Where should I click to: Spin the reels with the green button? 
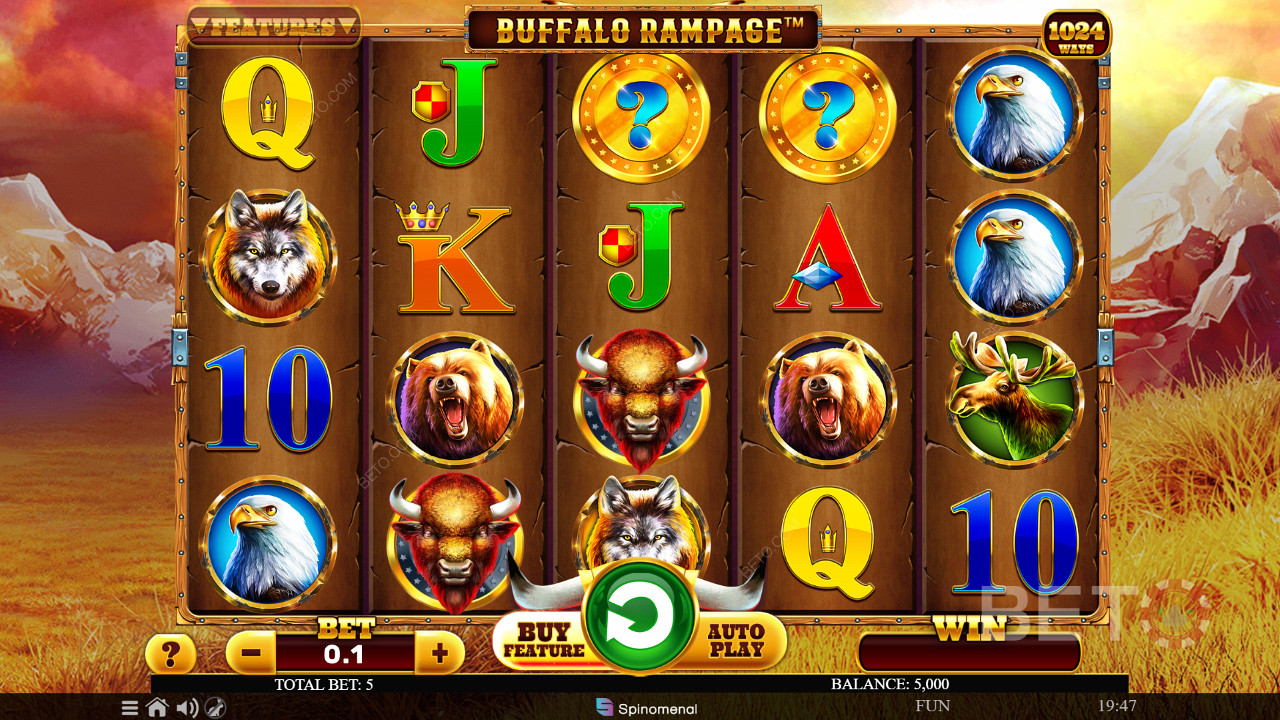[x=640, y=615]
